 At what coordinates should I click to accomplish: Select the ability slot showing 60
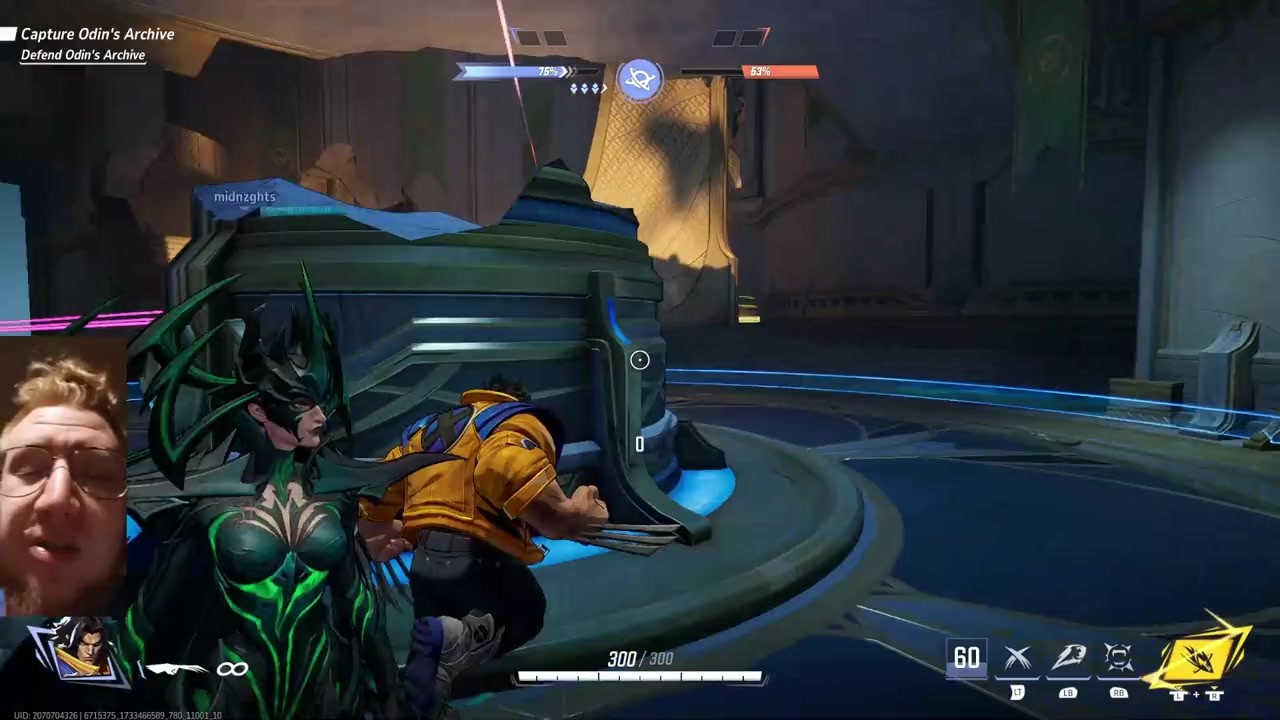pos(966,658)
